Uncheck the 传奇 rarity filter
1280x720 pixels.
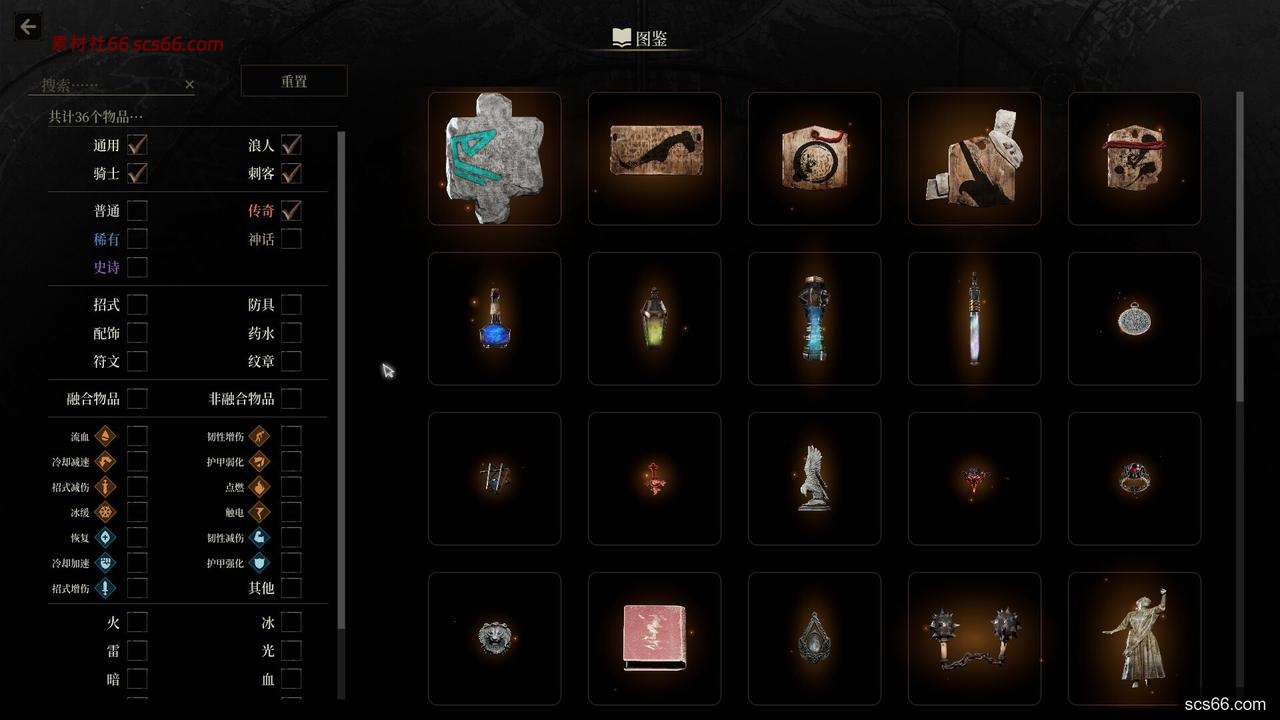click(x=290, y=211)
